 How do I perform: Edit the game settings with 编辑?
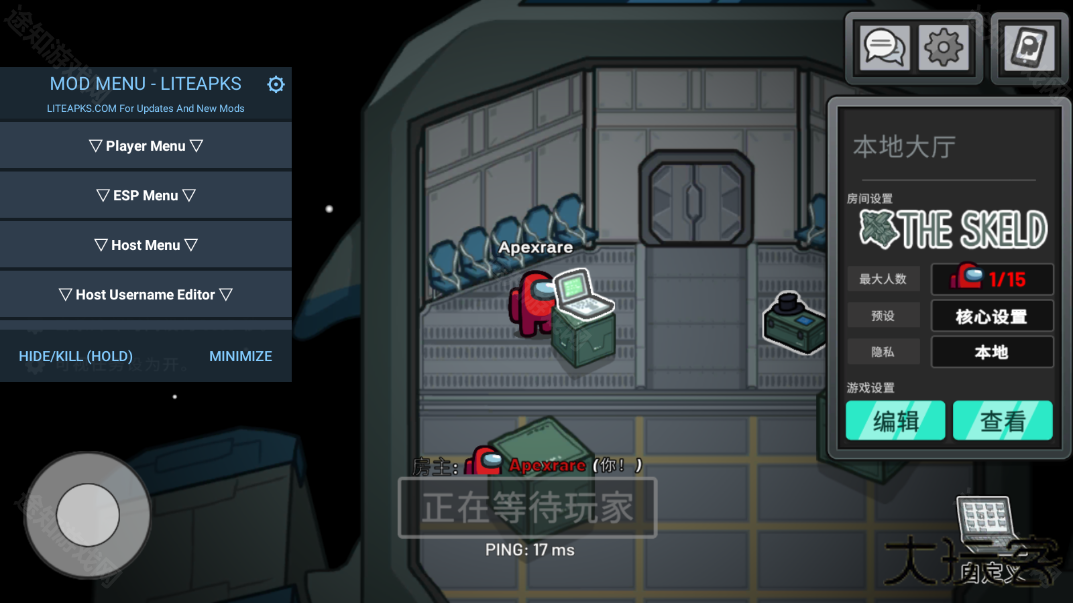tap(896, 421)
